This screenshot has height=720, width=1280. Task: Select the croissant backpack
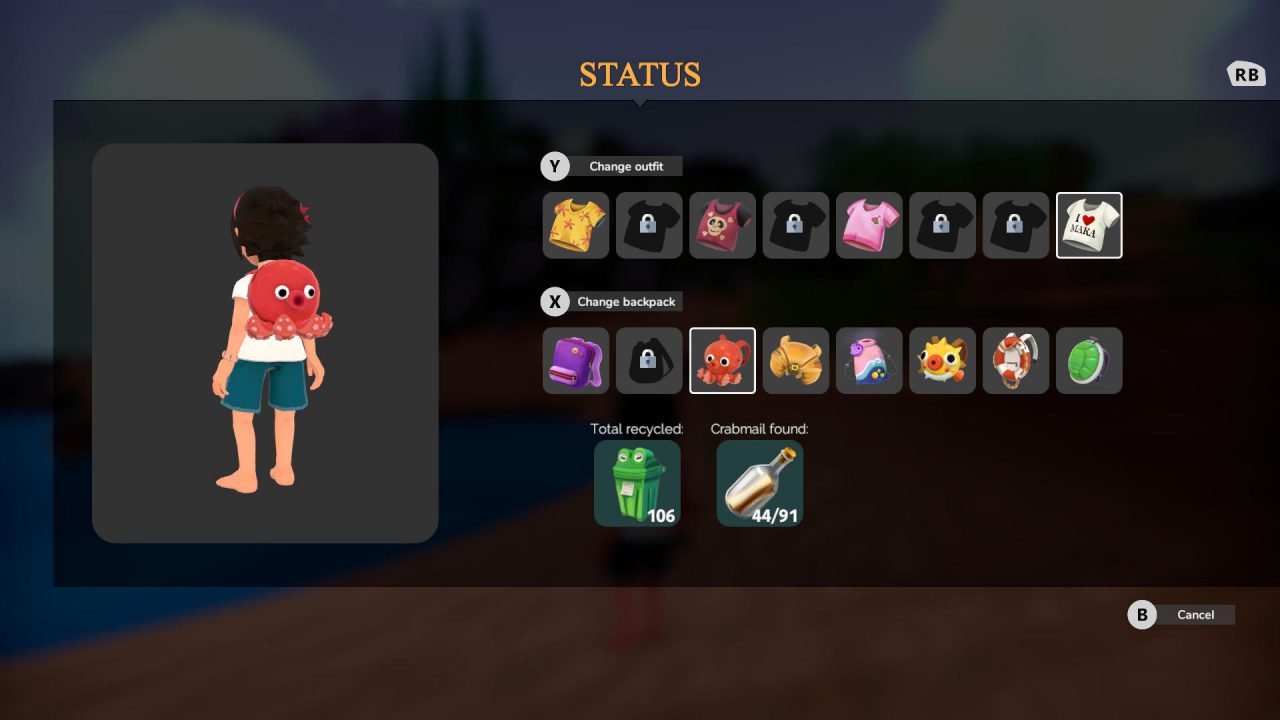[796, 360]
